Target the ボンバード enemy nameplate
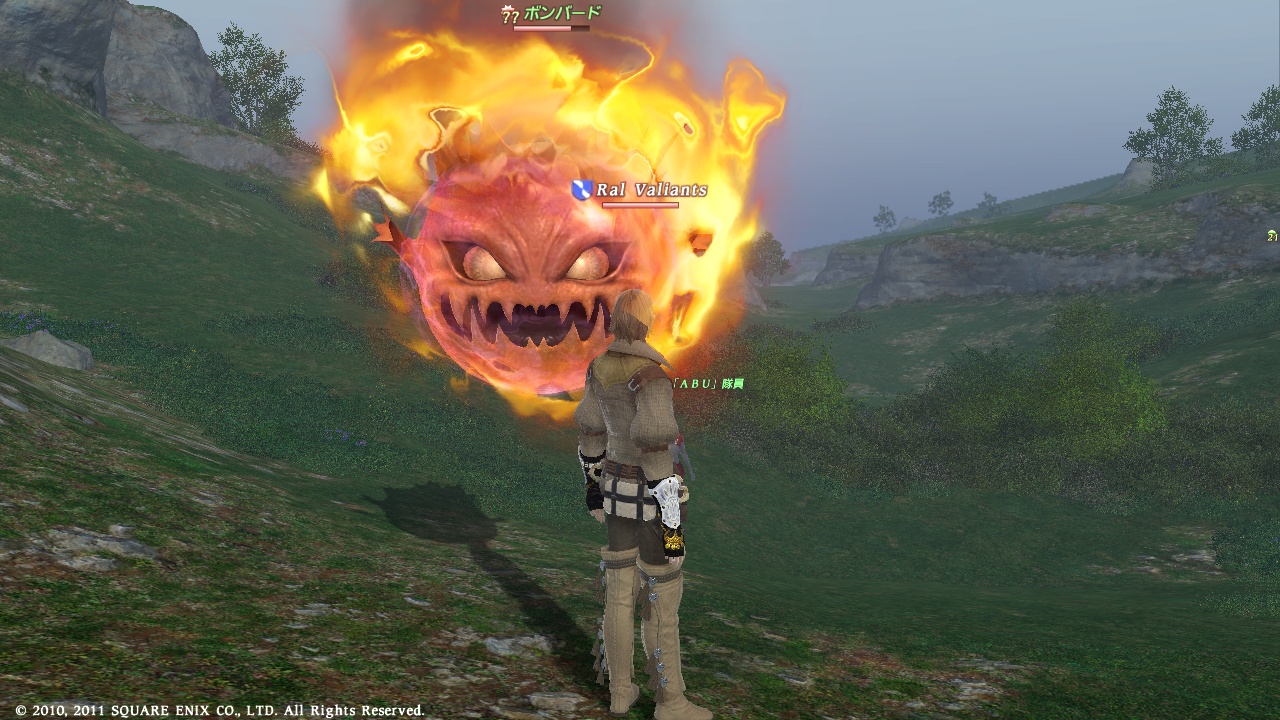Screen dimensions: 1280x720 562,14
